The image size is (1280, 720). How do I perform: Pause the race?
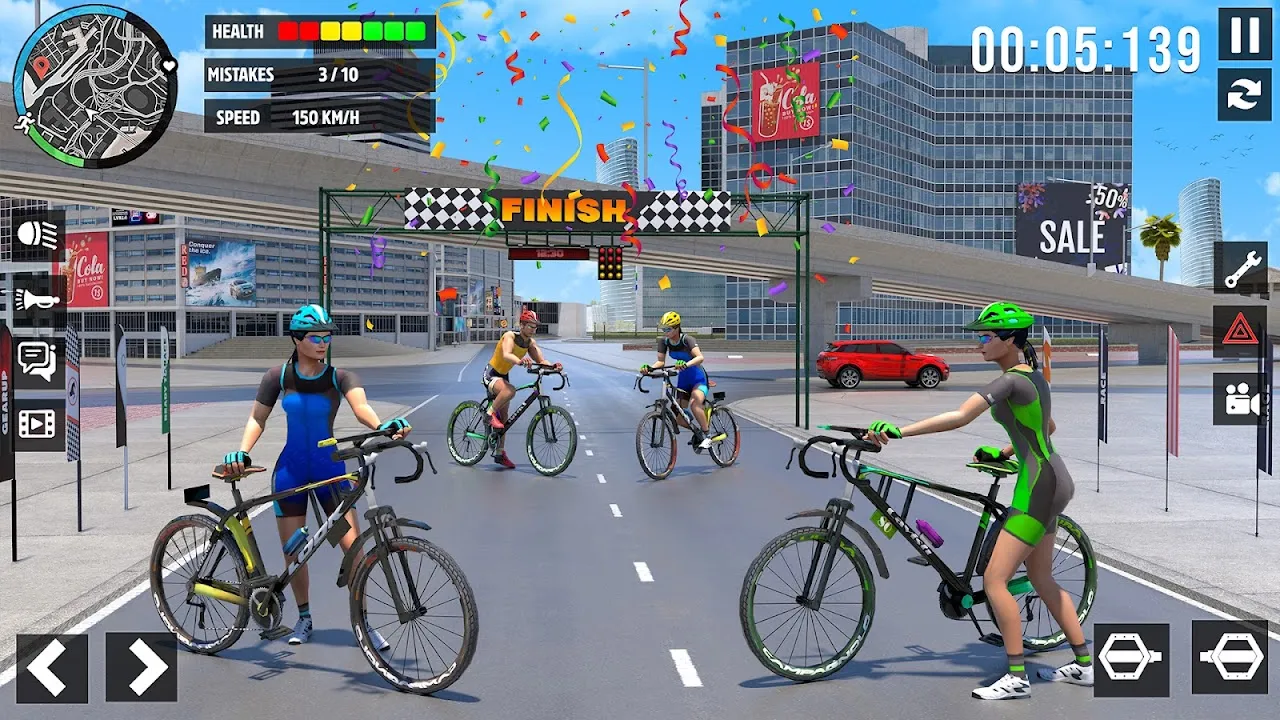(x=1244, y=34)
